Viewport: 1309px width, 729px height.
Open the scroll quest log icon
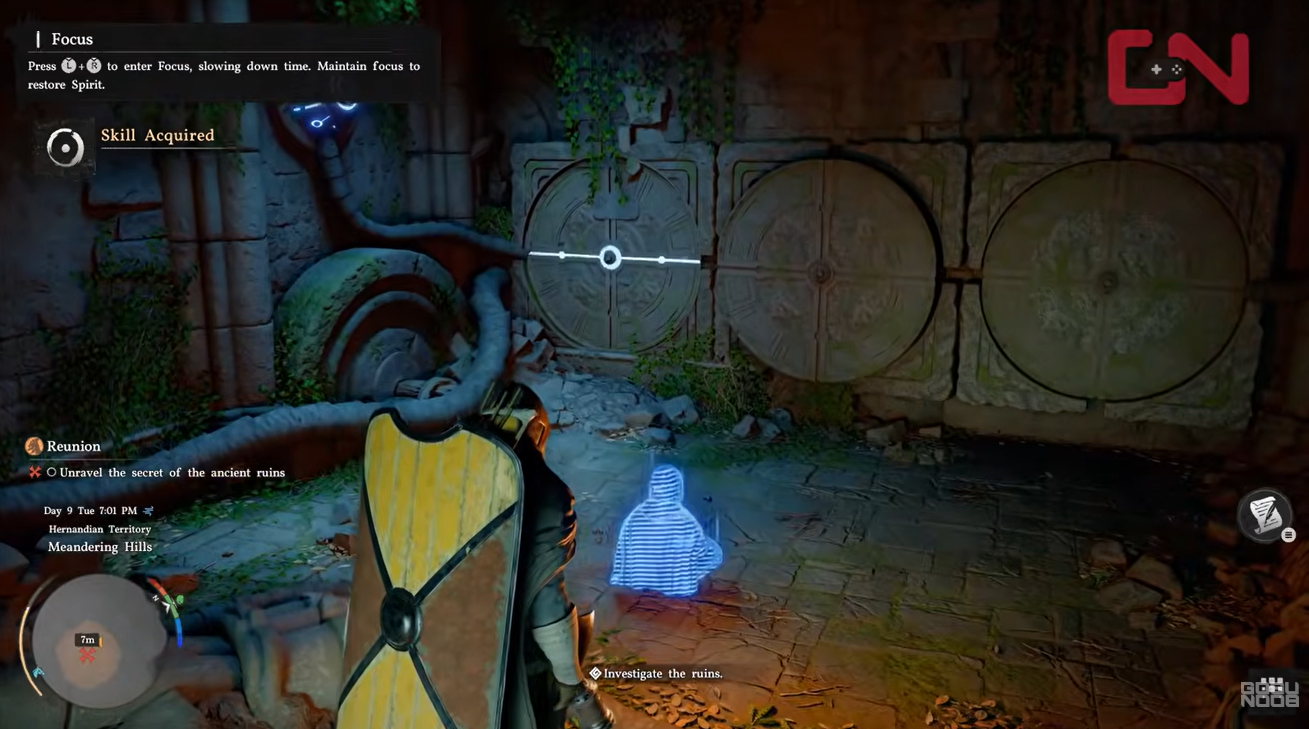point(1263,517)
